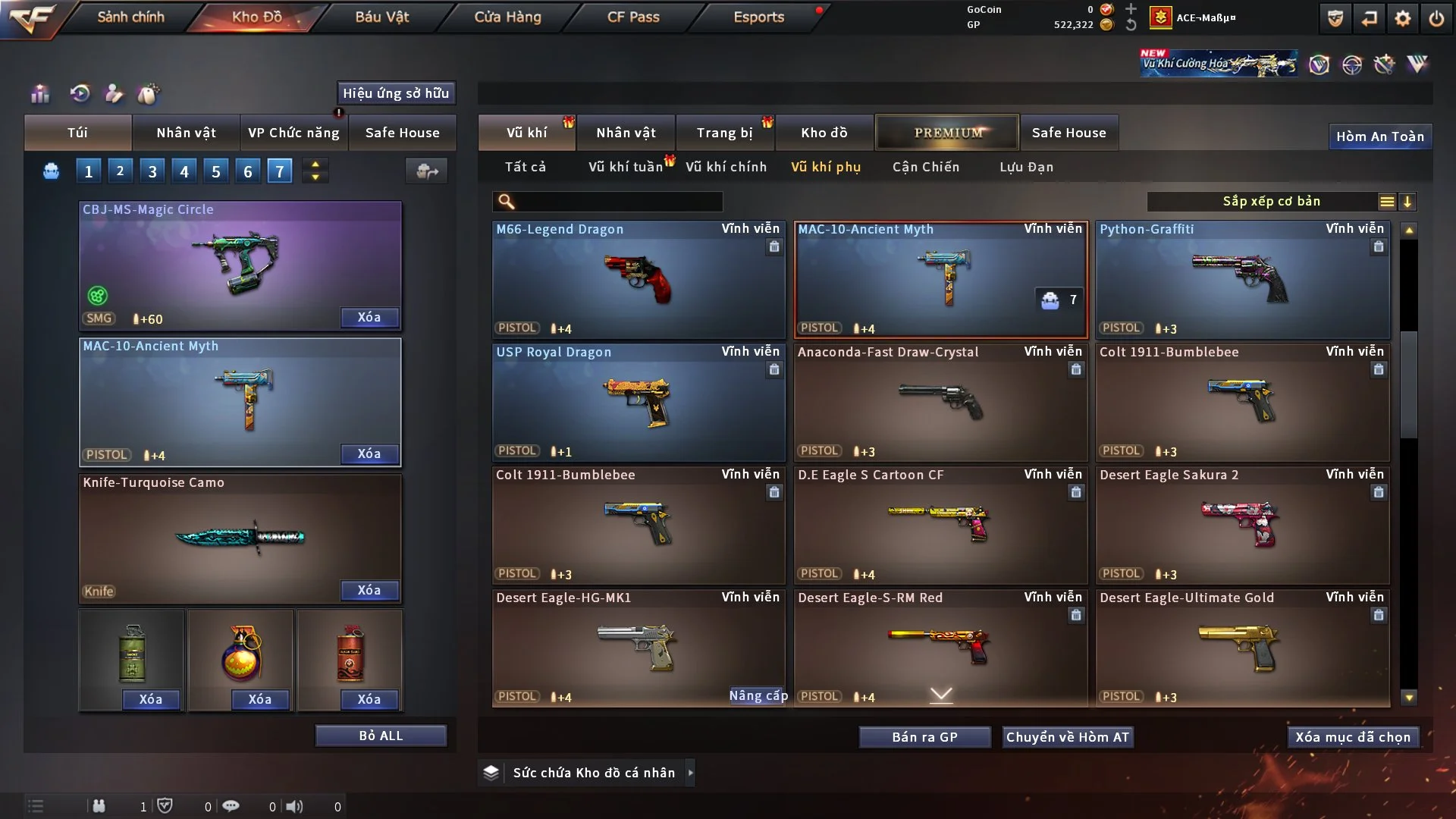Click Bỏ ALL to unequip everything

click(x=381, y=736)
